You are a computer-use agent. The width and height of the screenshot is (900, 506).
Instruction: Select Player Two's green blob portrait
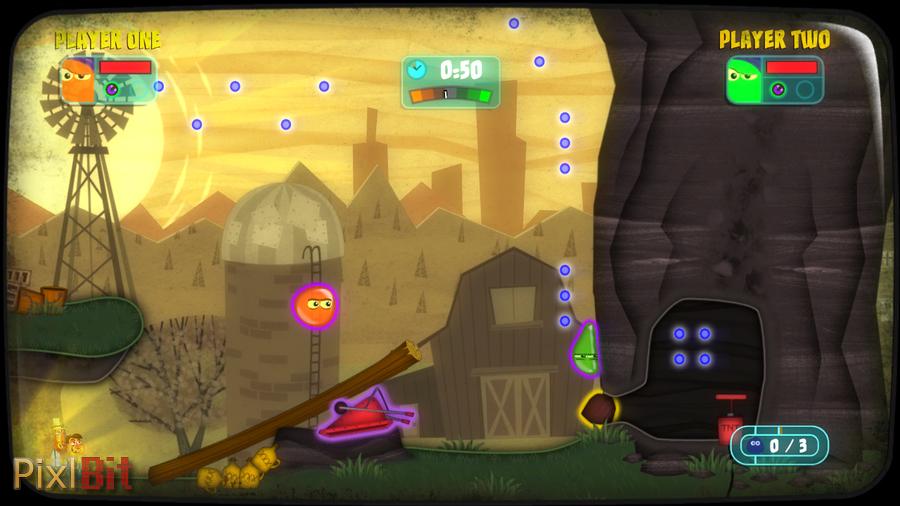tap(744, 80)
